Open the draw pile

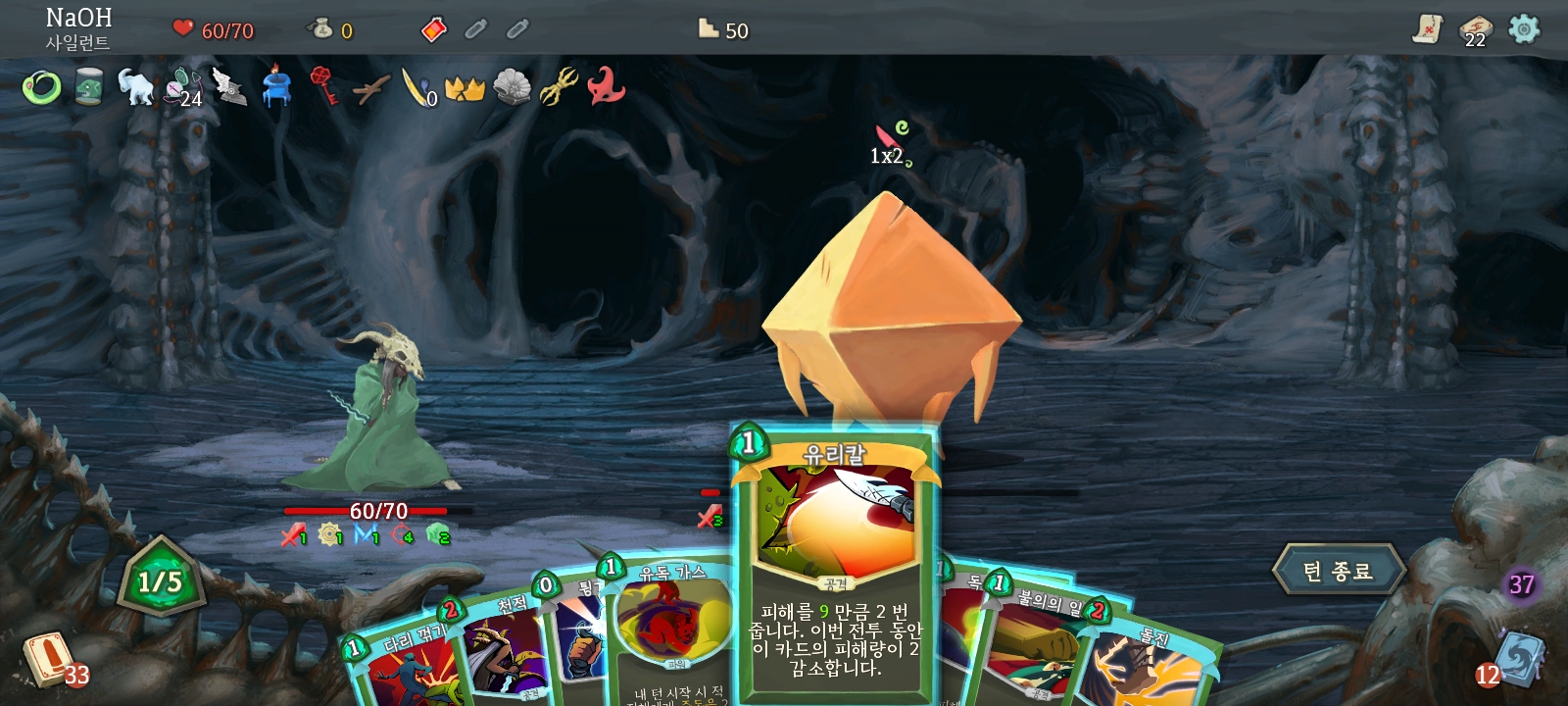tap(49, 659)
